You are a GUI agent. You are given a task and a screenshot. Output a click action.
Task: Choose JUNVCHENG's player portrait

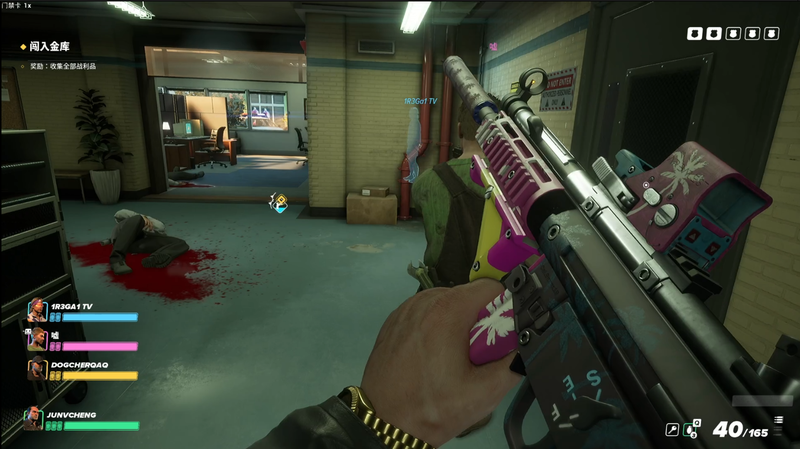tap(34, 418)
